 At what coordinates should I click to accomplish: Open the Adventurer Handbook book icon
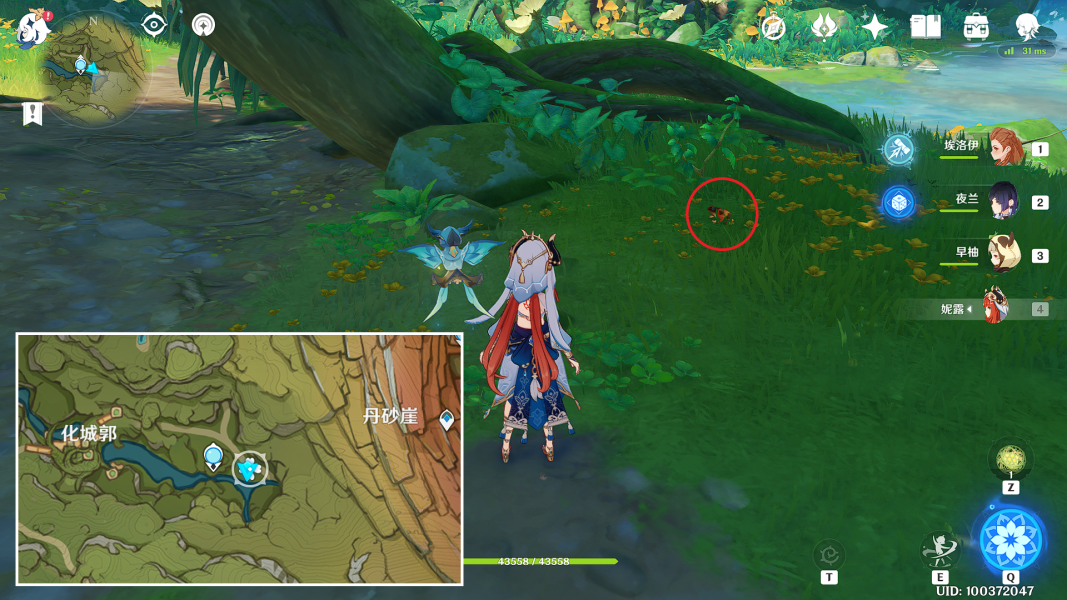(926, 27)
